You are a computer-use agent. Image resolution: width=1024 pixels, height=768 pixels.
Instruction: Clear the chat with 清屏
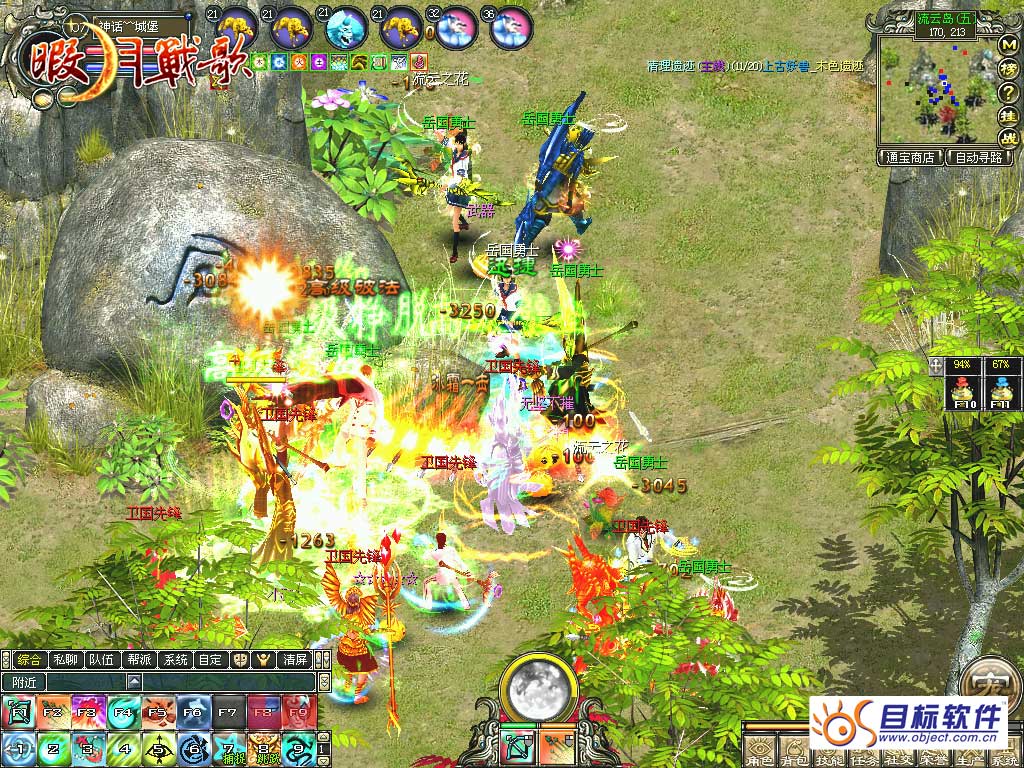(295, 660)
